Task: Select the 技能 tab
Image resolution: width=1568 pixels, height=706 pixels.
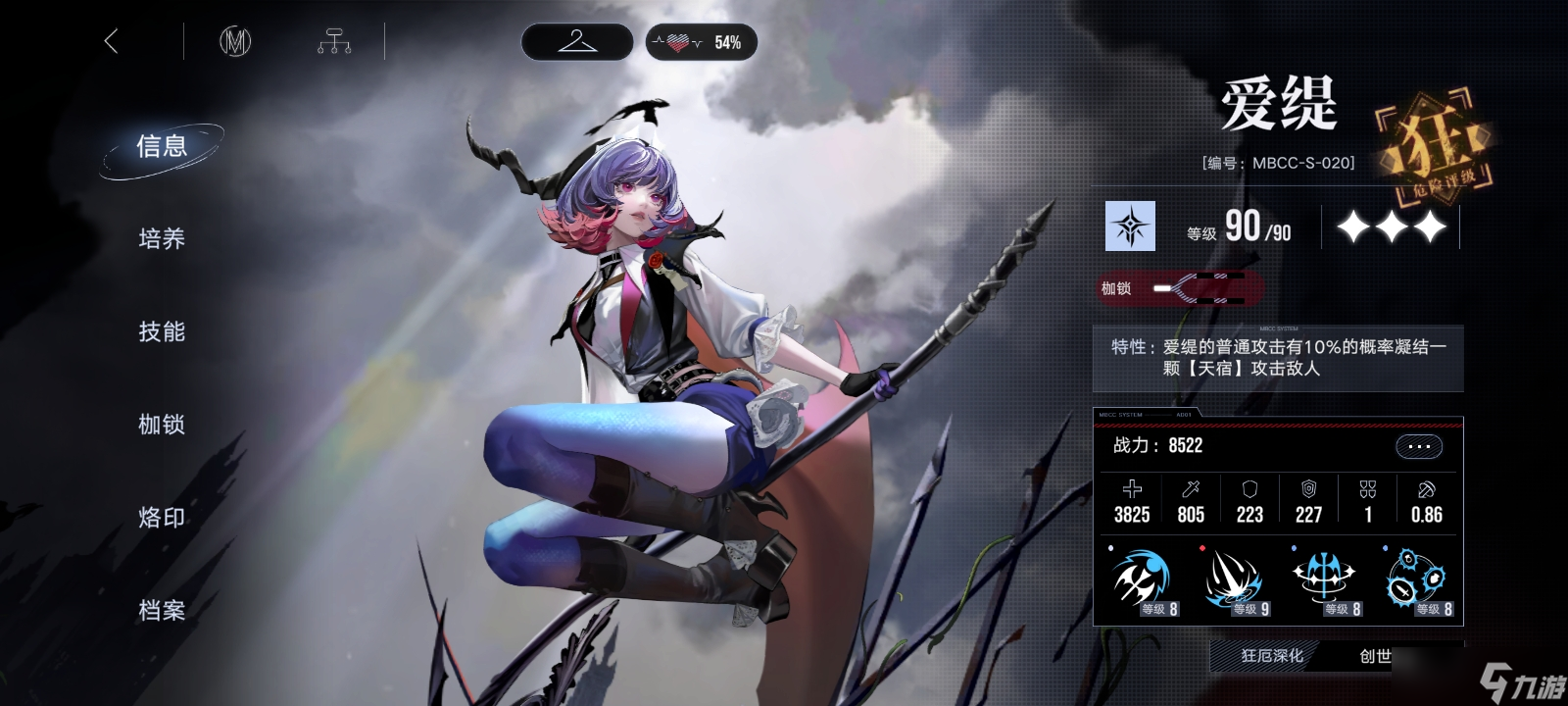Action: coord(162,332)
